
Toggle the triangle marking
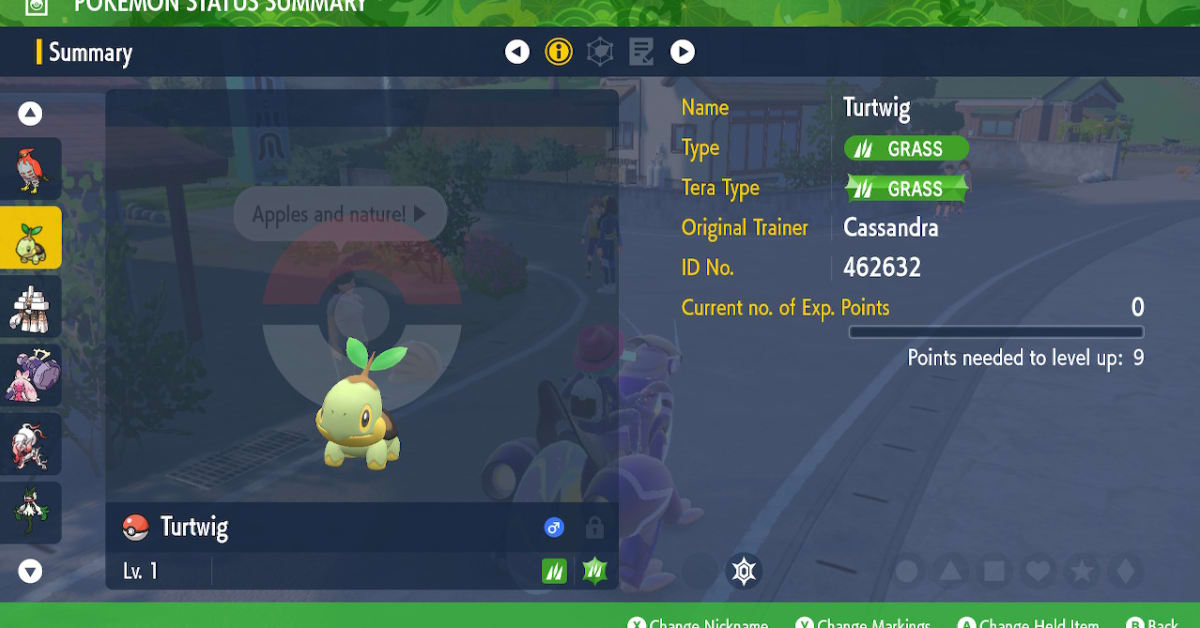click(951, 571)
